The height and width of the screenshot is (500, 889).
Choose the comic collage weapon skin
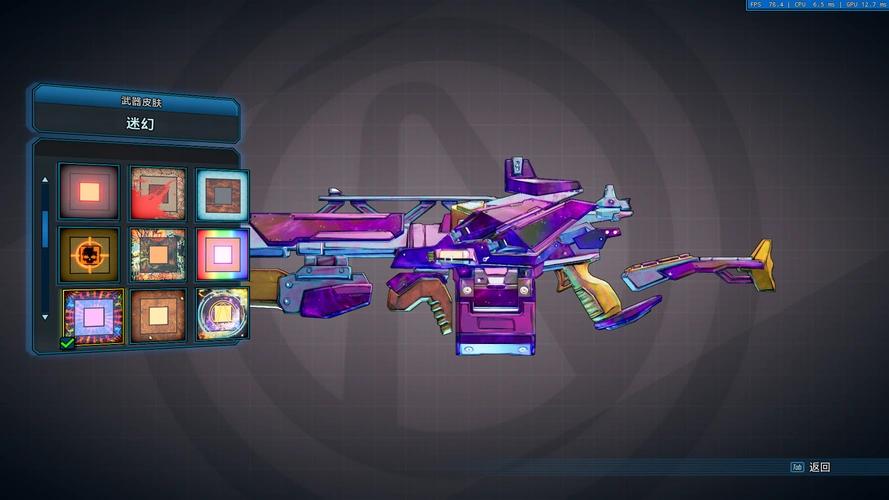click(157, 254)
